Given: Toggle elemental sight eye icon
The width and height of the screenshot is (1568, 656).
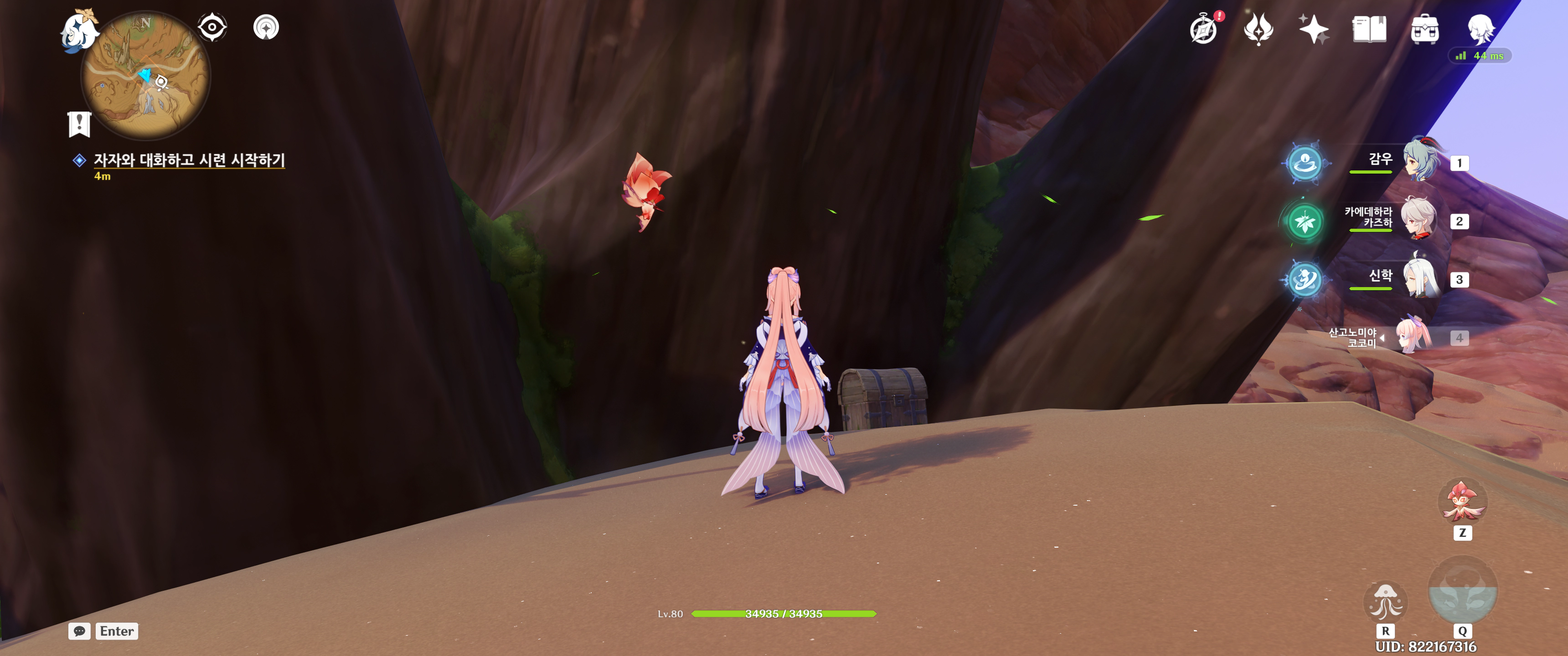Looking at the screenshot, I should (x=212, y=27).
